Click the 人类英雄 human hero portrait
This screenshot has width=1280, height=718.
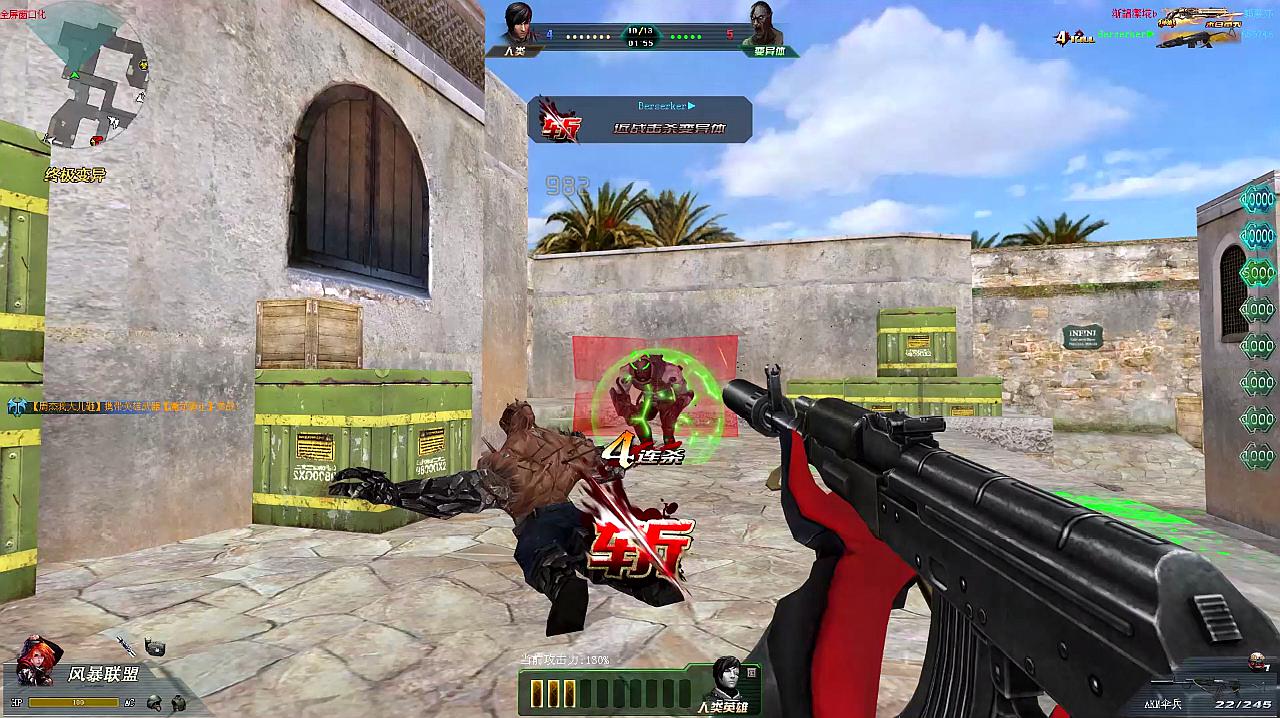727,683
